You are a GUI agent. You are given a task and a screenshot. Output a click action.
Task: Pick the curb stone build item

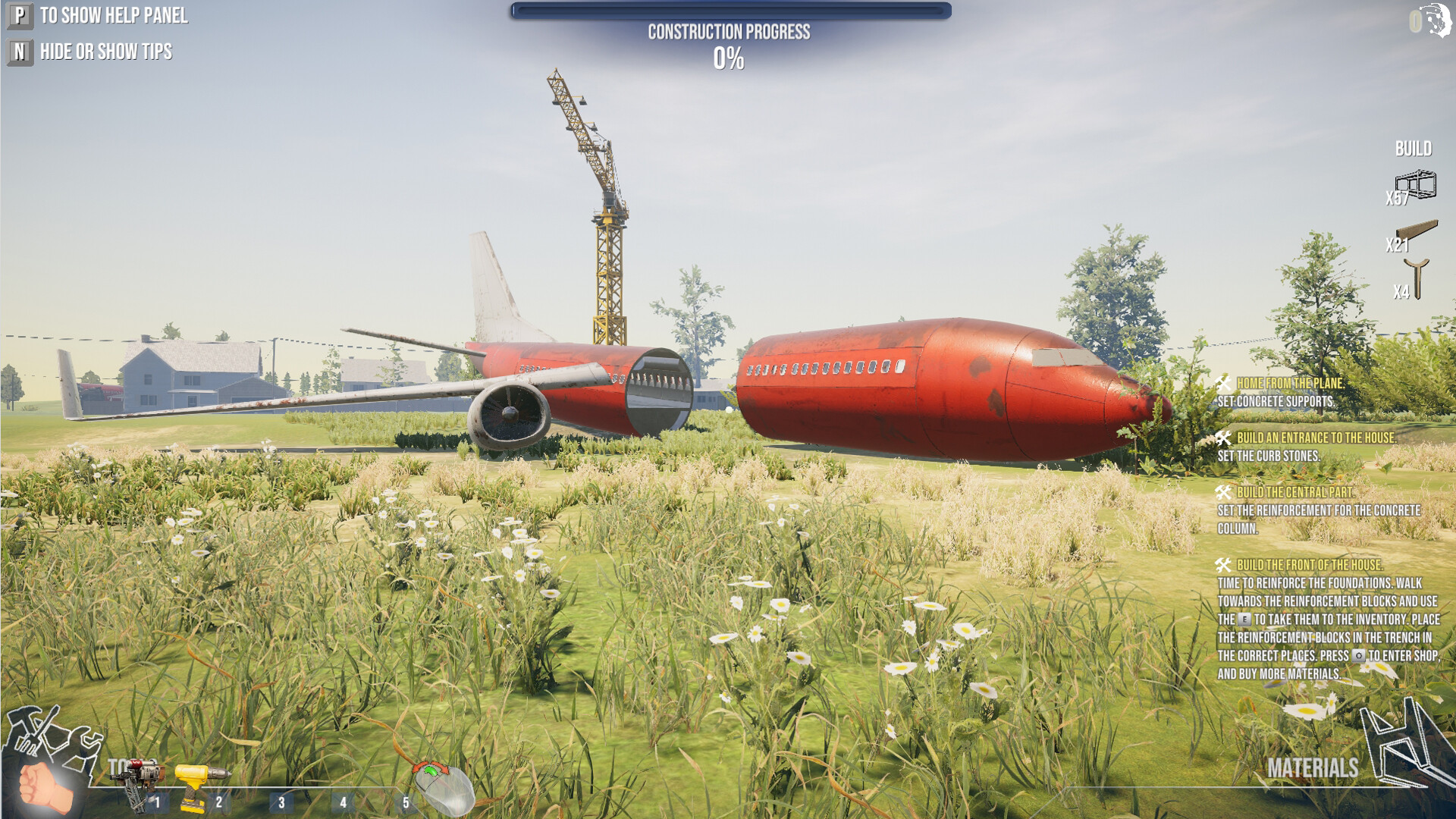1417,232
